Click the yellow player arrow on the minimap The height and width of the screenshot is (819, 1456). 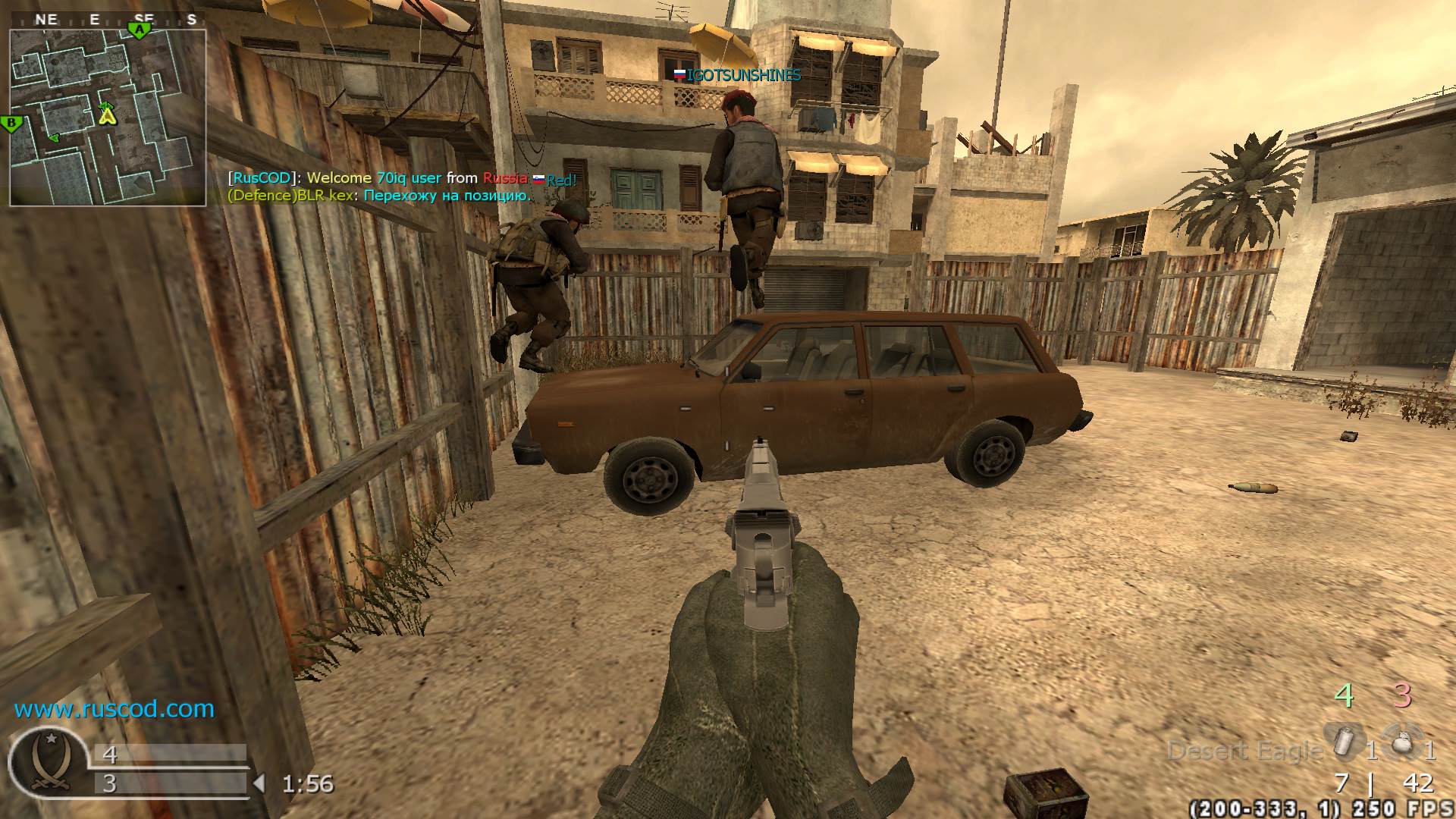click(108, 115)
